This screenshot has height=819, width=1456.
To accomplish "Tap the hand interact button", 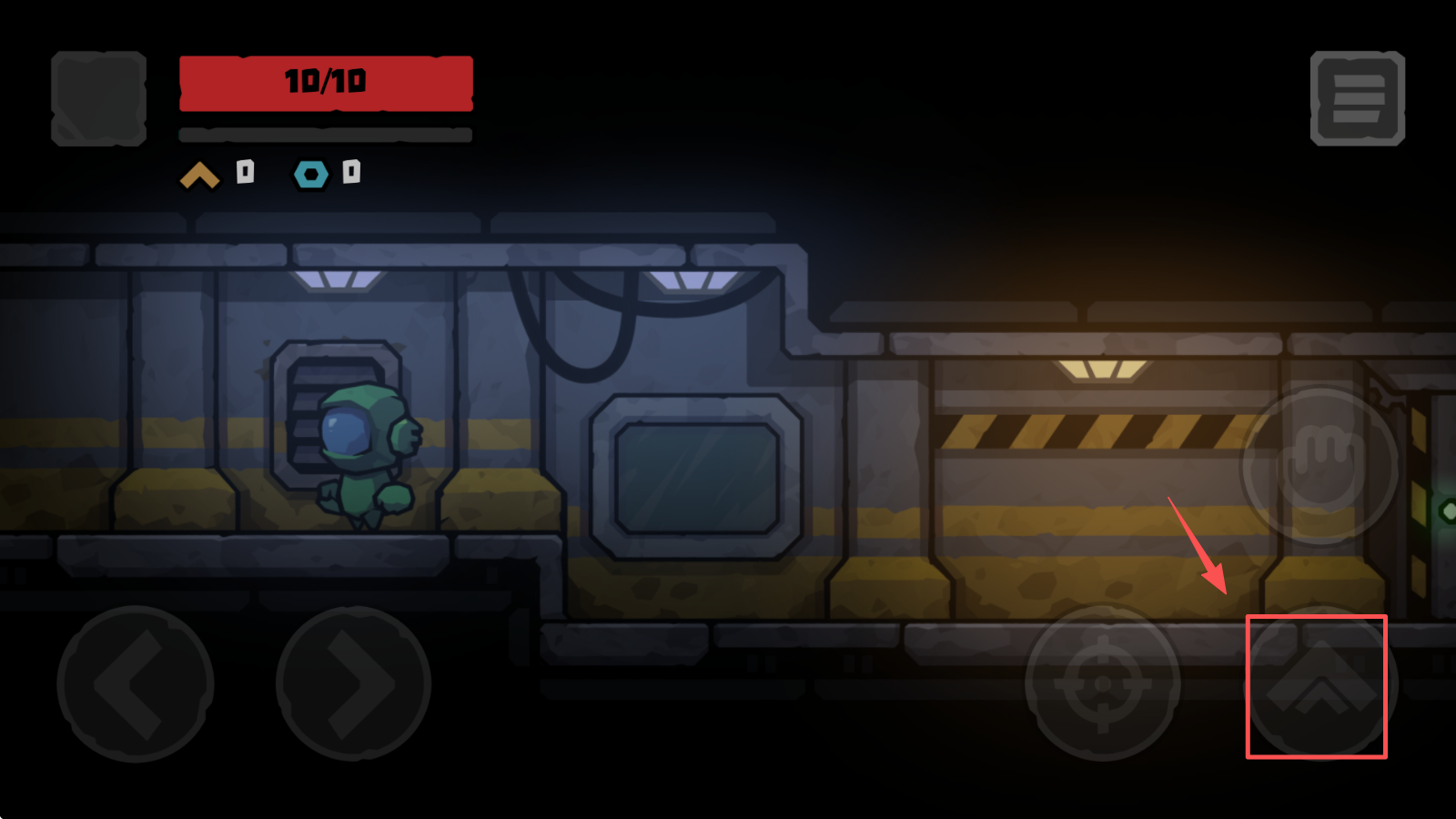I will point(1320,465).
